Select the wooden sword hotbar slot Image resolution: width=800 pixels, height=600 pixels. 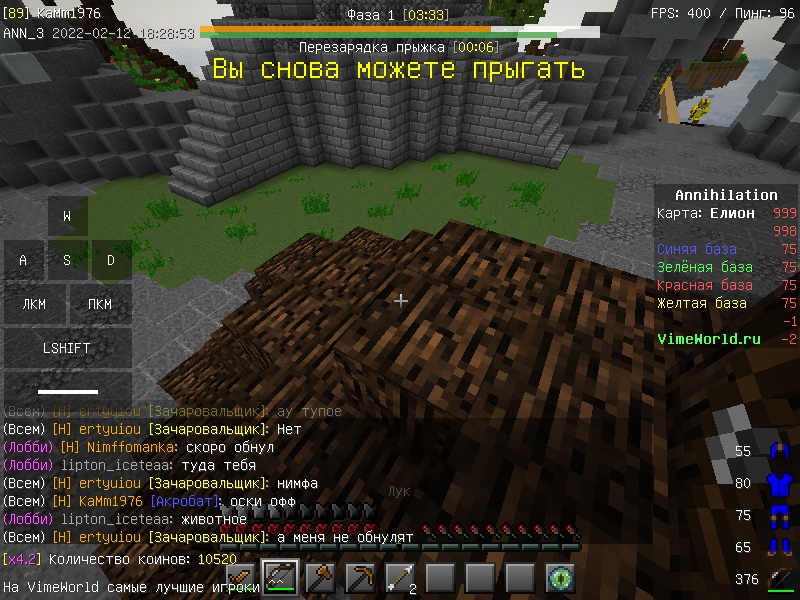241,578
